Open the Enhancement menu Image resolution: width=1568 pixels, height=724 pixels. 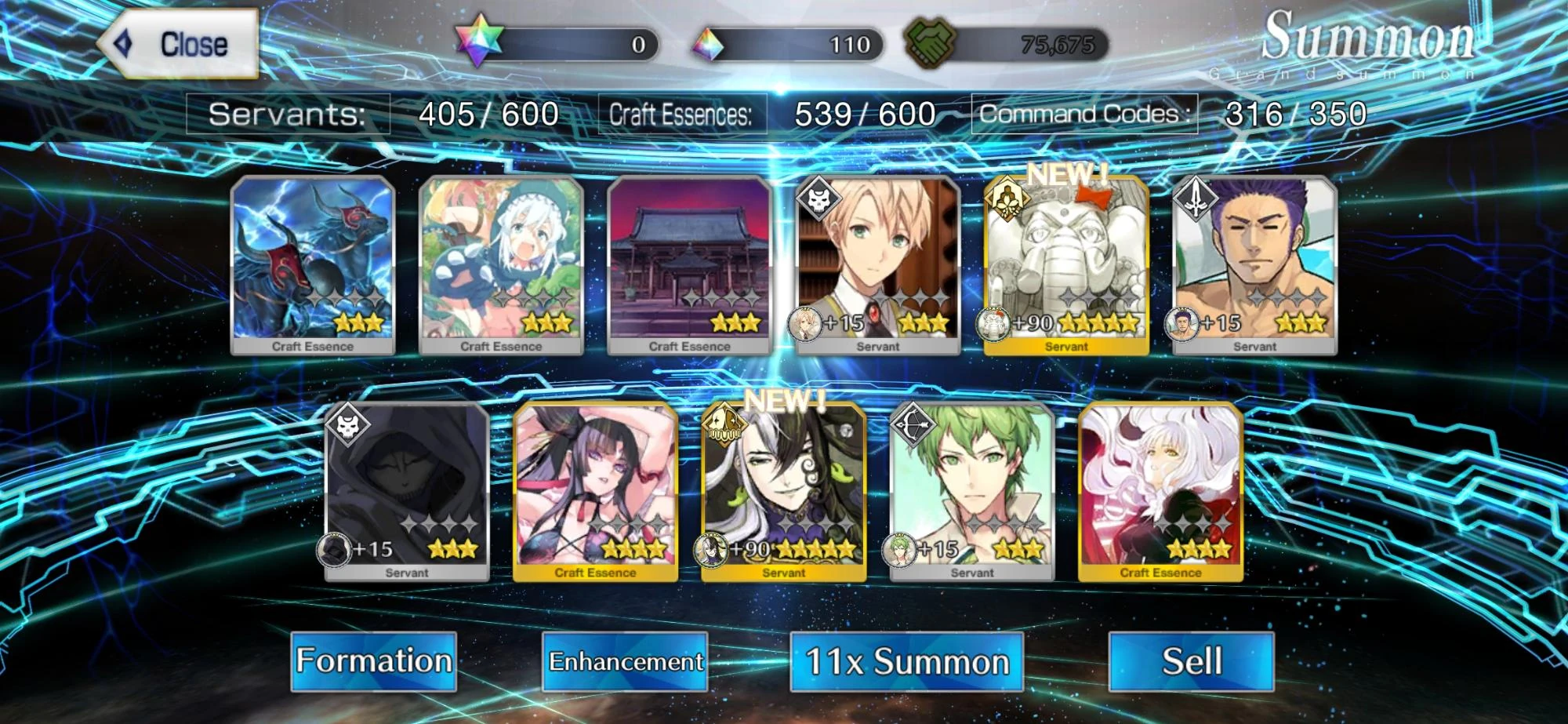point(625,661)
